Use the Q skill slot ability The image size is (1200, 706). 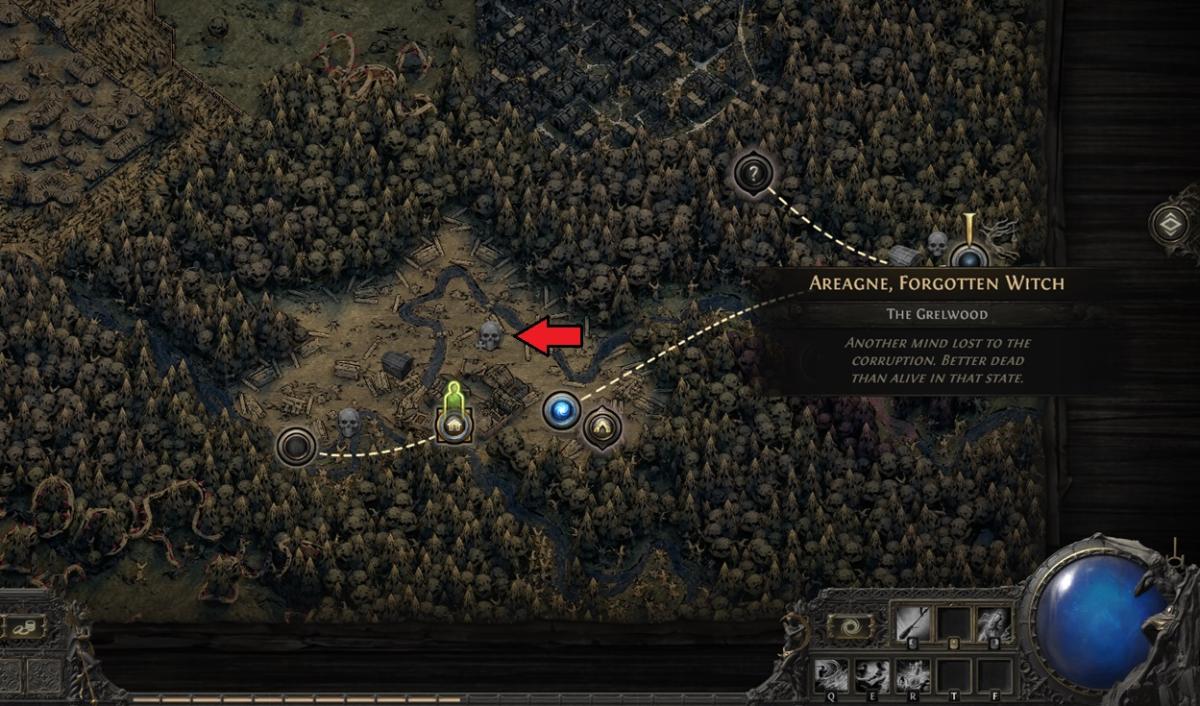pos(832,673)
